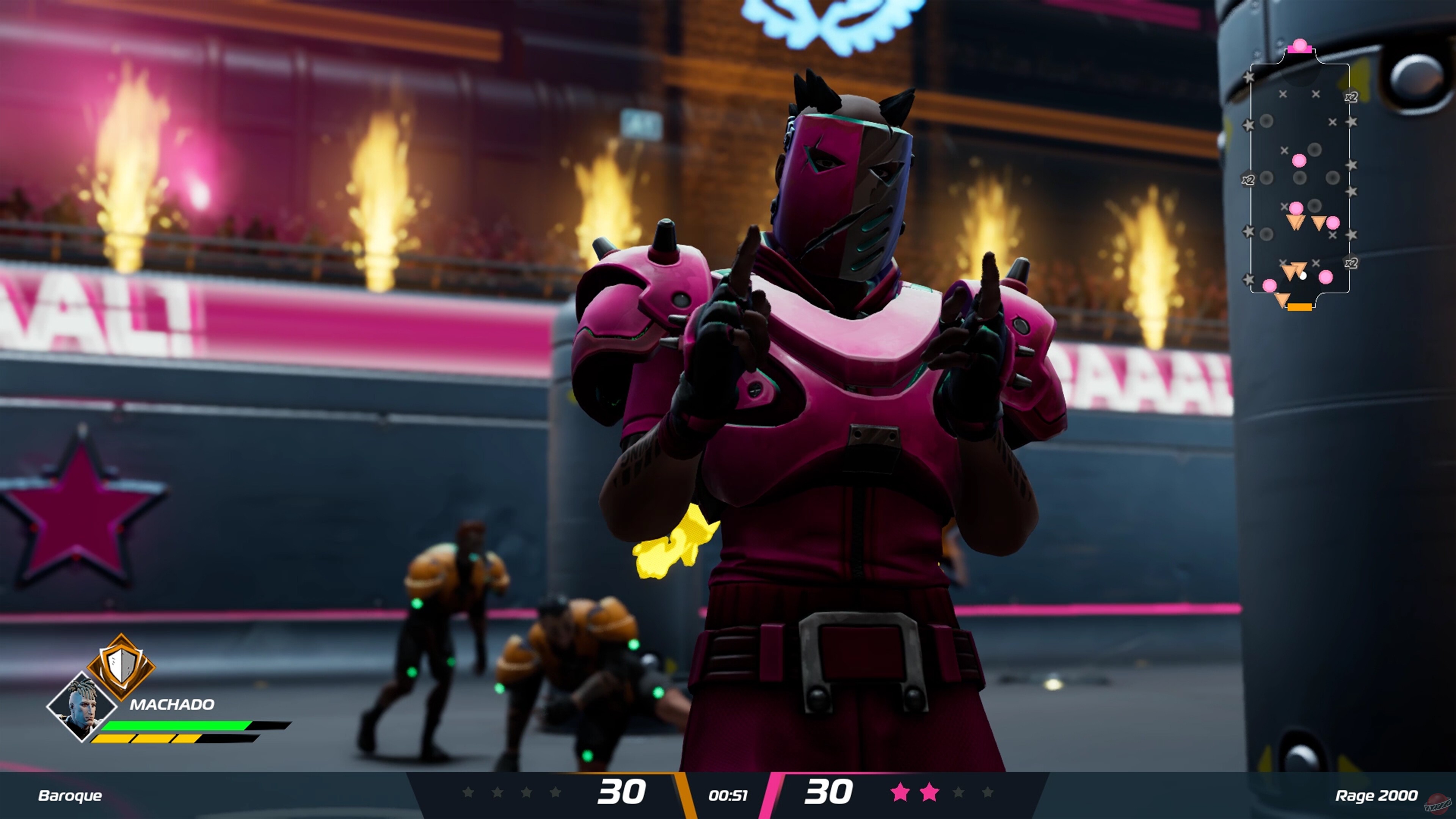The height and width of the screenshot is (819, 1456).
Task: Click the orange goal marker at the minimap bottom
Action: pos(1300,307)
